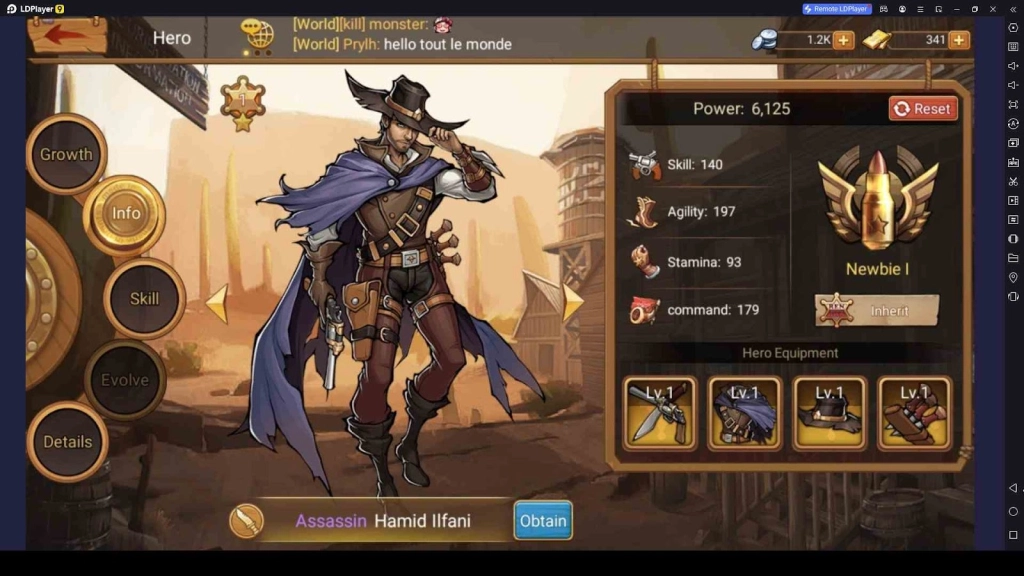The image size is (1024, 576).
Task: Add more gold bars with plus button
Action: click(x=959, y=40)
